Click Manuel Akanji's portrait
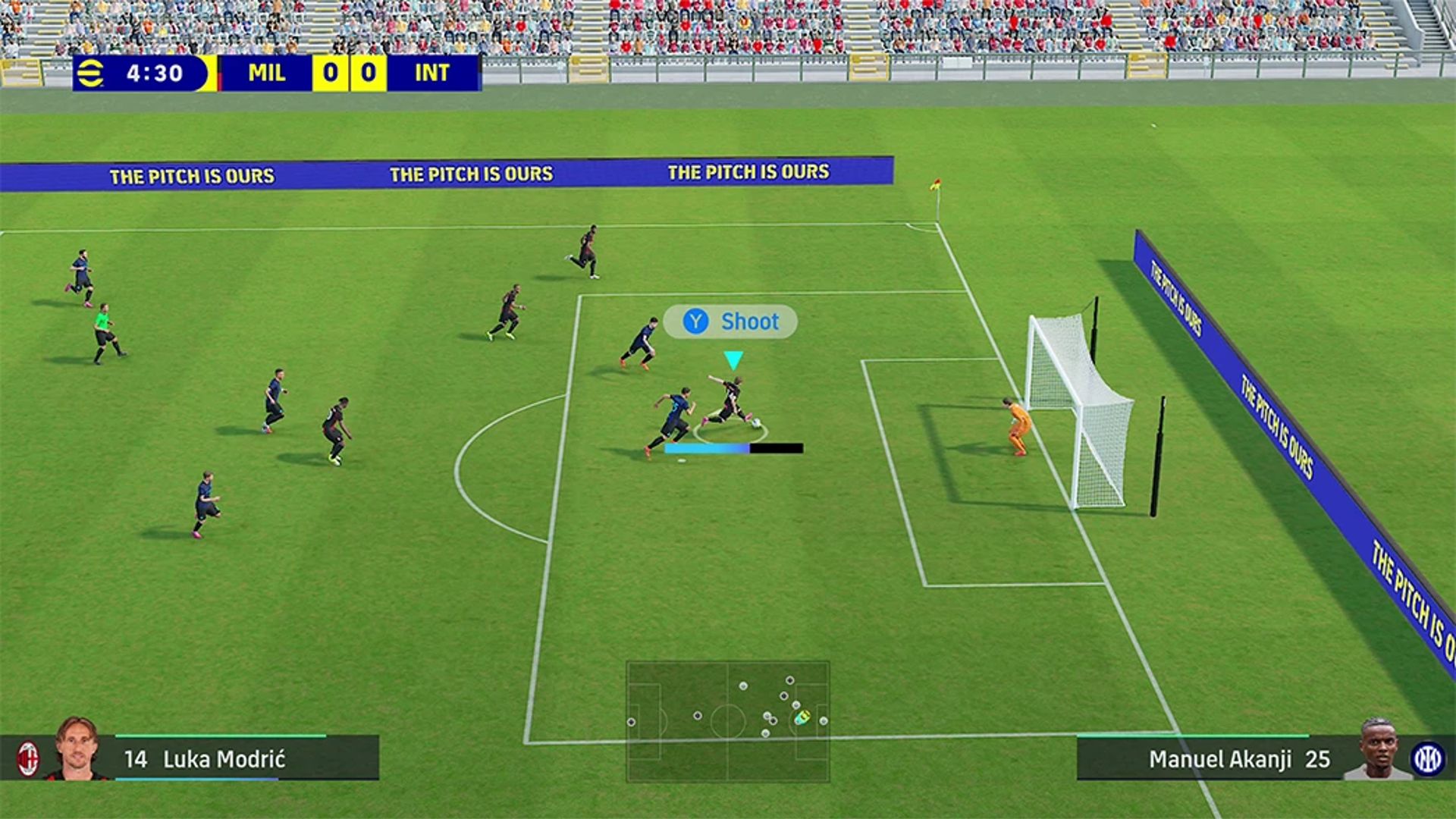The image size is (1456, 819). (x=1379, y=750)
